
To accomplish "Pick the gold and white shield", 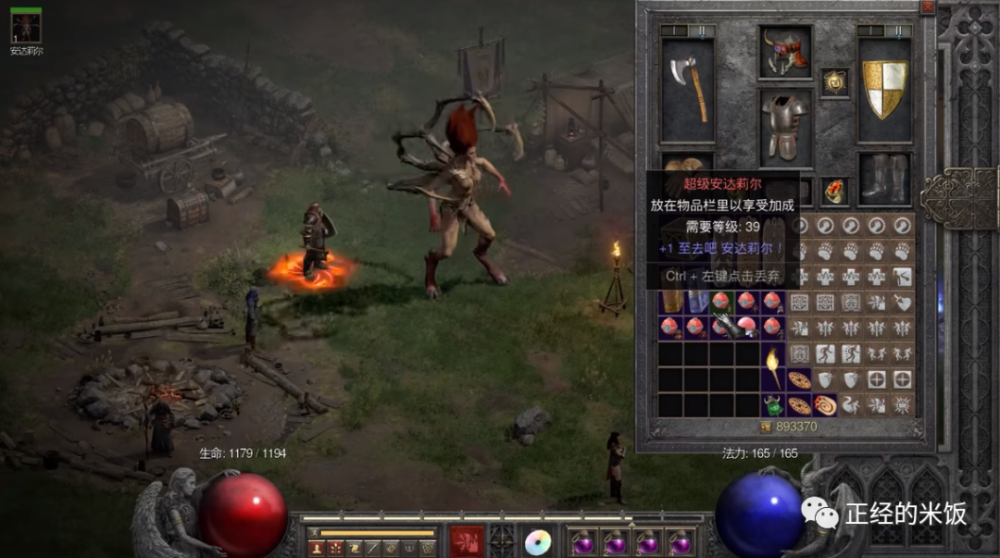I will pos(884,88).
